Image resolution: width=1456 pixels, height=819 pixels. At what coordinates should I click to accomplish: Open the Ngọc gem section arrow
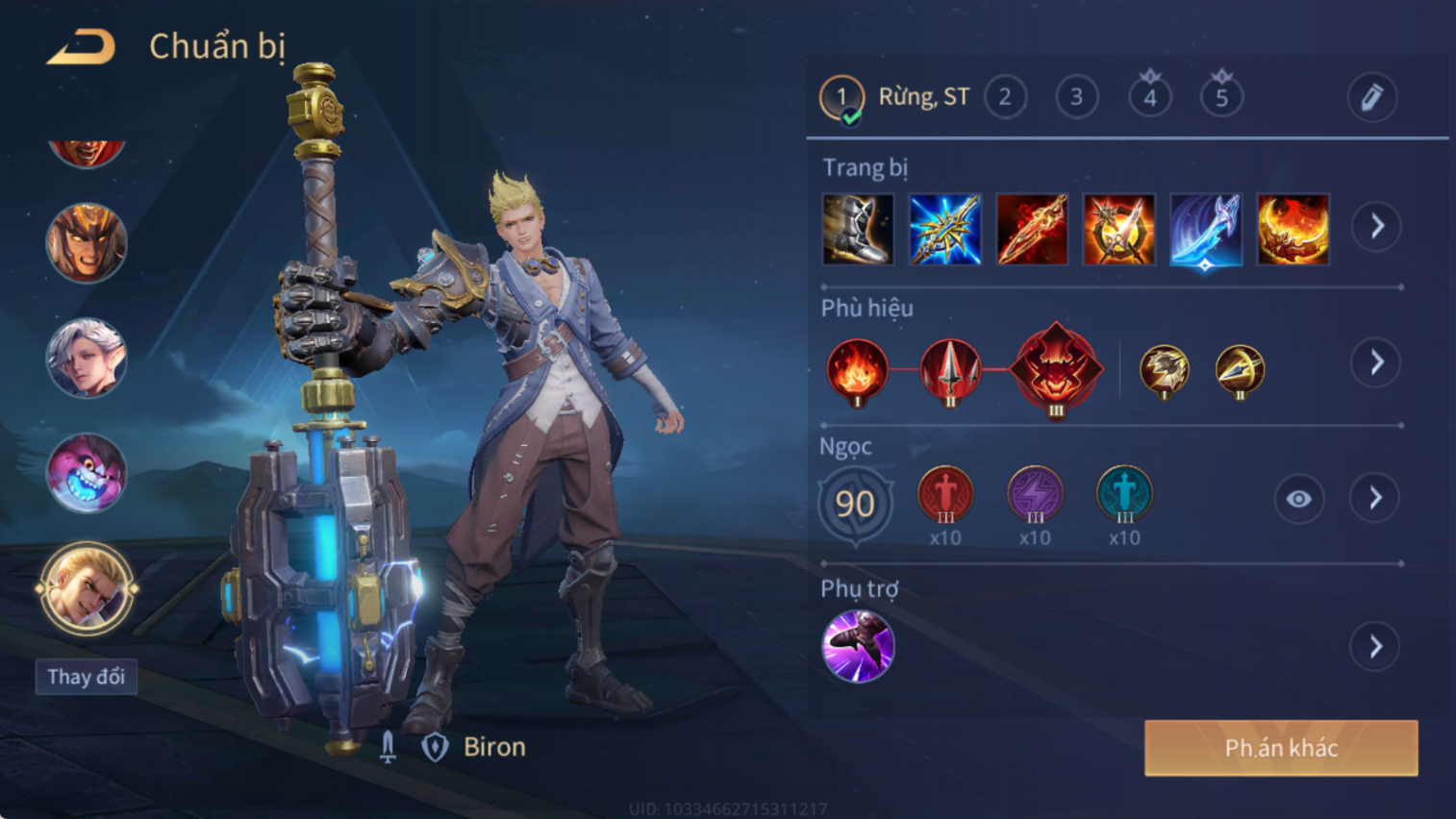1375,498
